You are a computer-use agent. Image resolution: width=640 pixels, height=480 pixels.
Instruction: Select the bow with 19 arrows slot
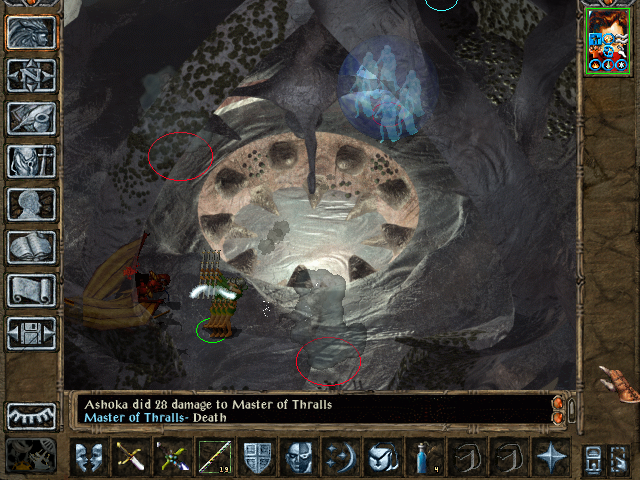click(216, 457)
